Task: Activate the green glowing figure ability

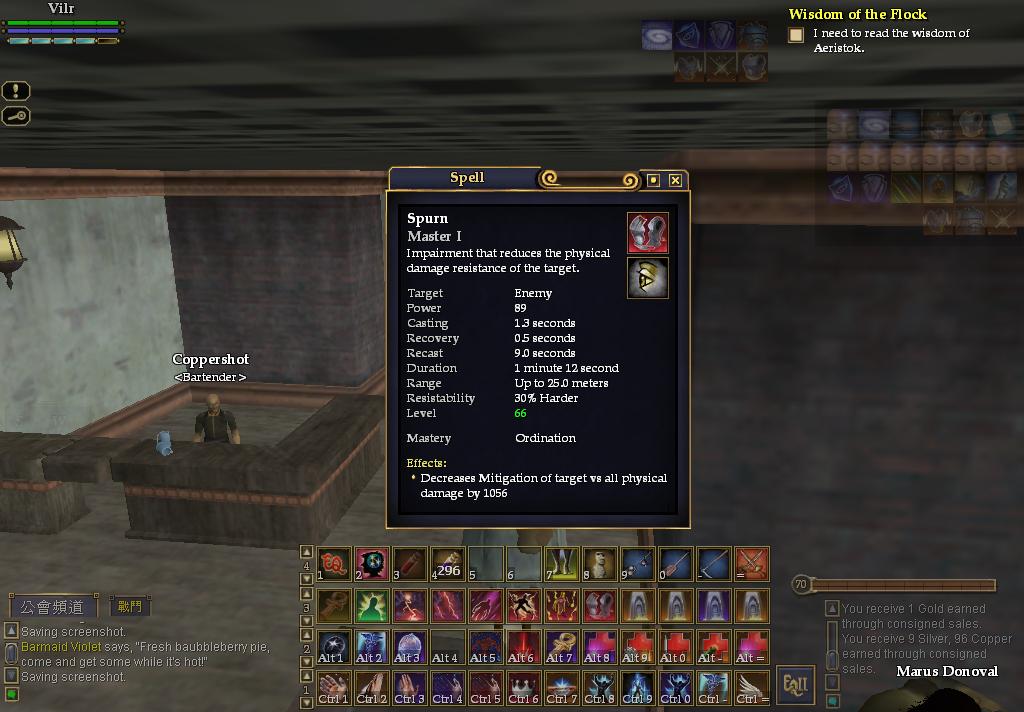Action: [372, 605]
